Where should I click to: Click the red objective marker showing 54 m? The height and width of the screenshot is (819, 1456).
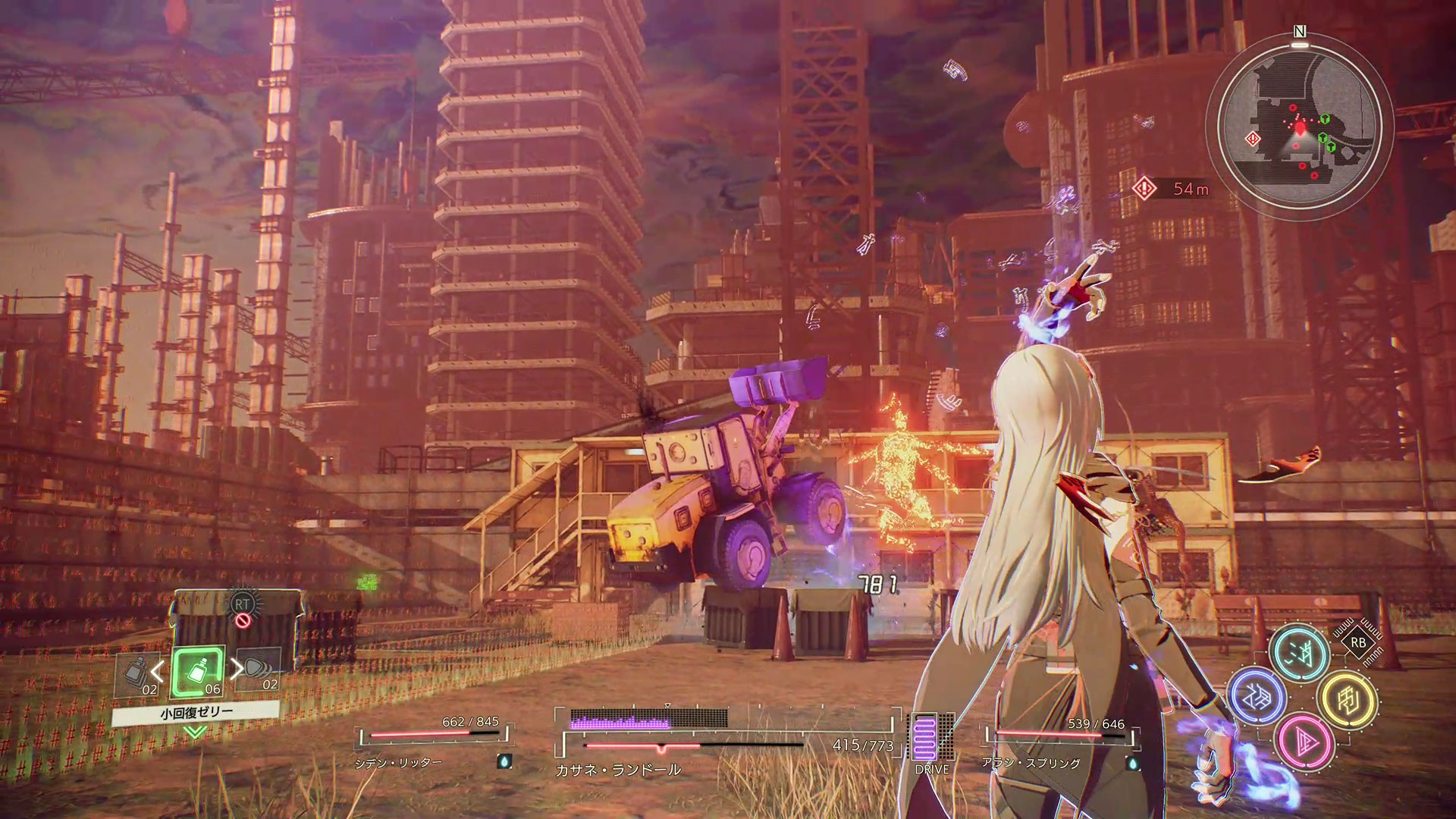click(1144, 188)
